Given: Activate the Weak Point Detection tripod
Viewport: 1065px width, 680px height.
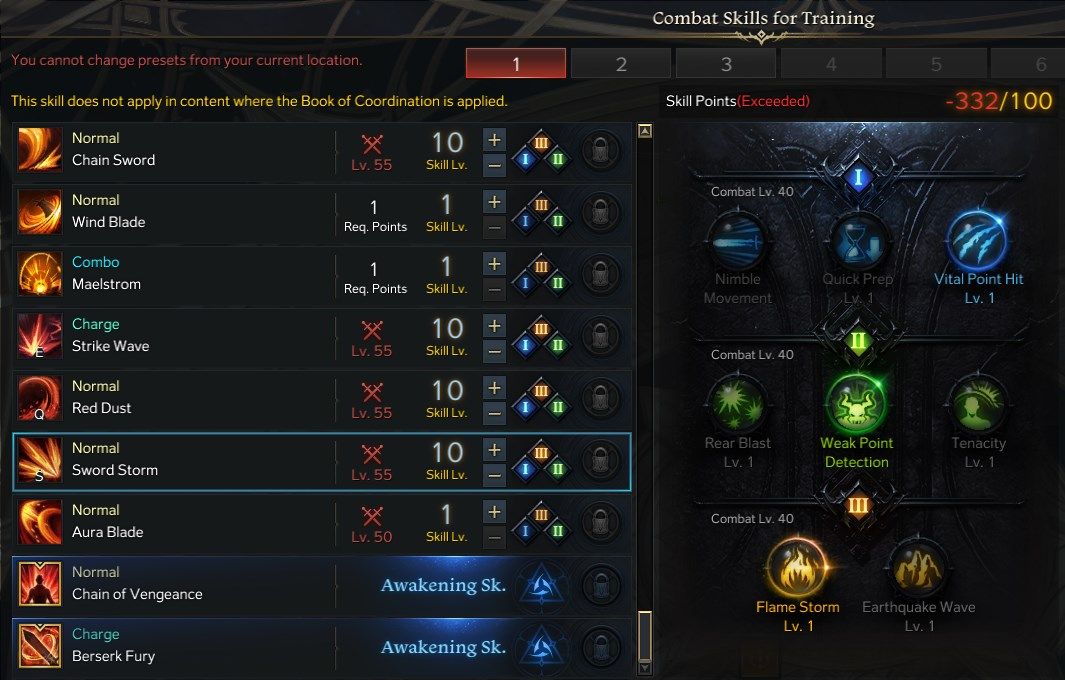Looking at the screenshot, I should click(x=856, y=405).
